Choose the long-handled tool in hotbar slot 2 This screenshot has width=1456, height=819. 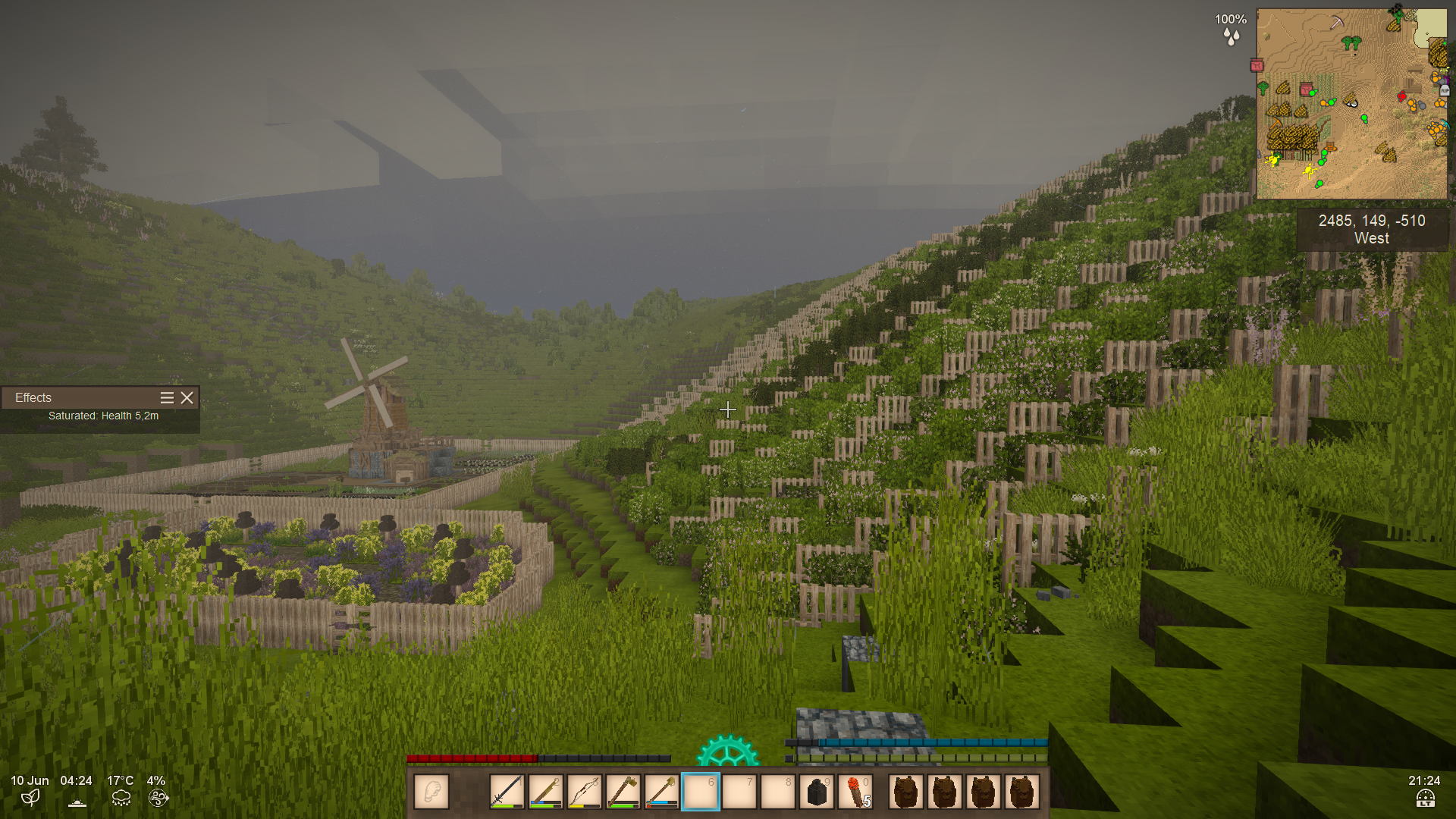pos(545,792)
